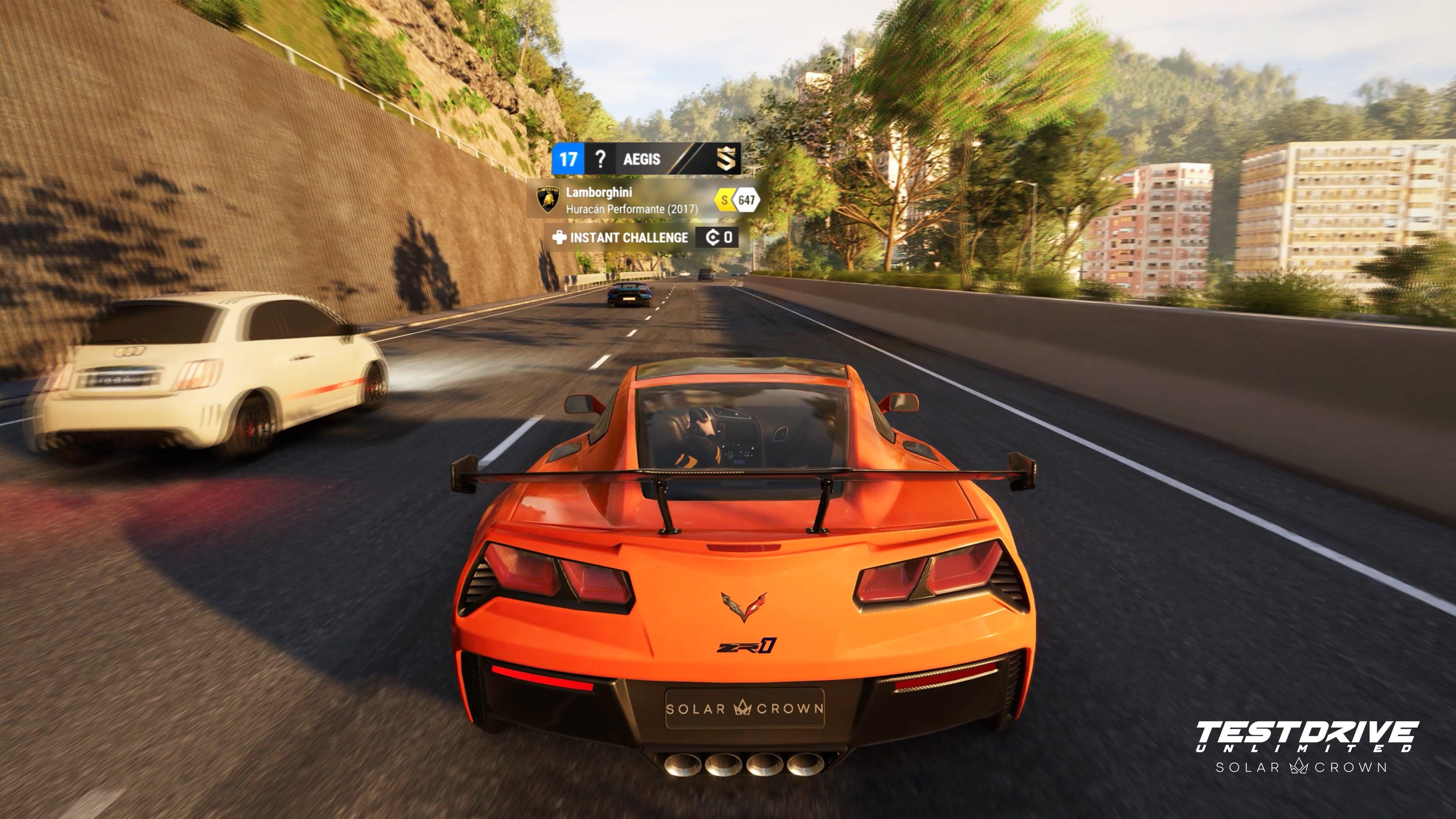Expand the AEGIS clan info panel

pyautogui.click(x=642, y=159)
